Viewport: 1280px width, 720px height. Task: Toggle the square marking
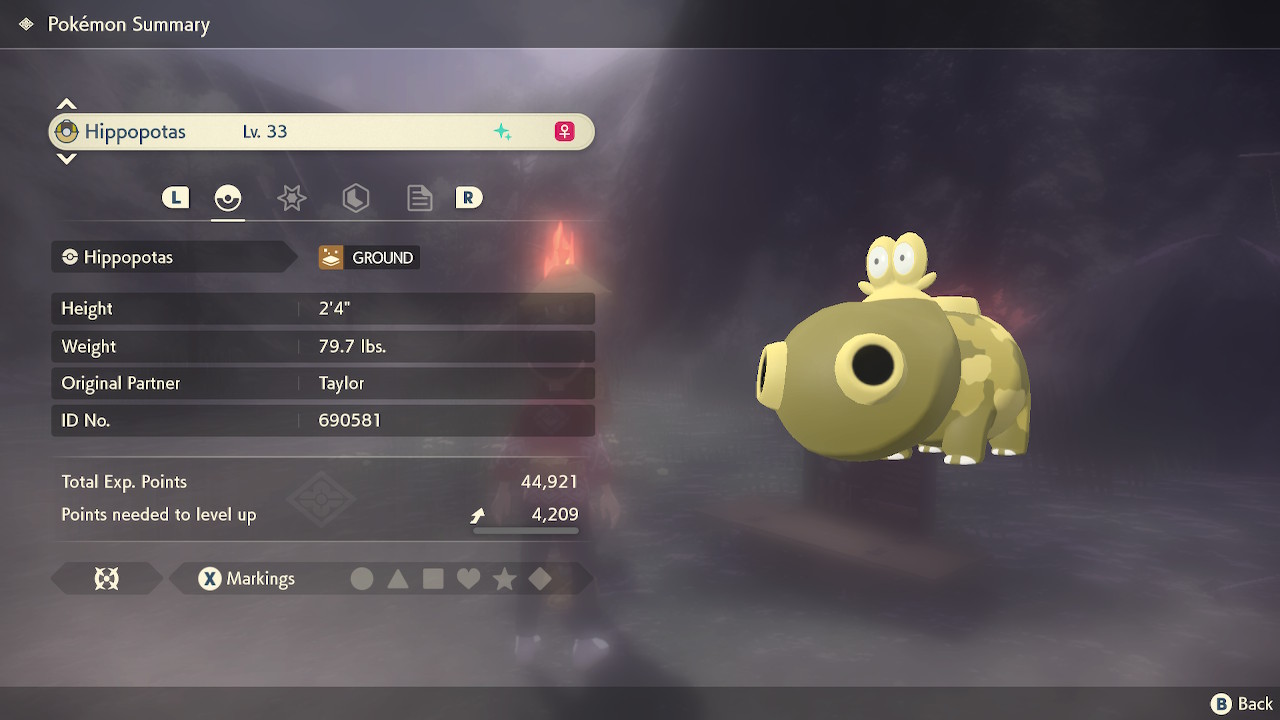click(433, 579)
